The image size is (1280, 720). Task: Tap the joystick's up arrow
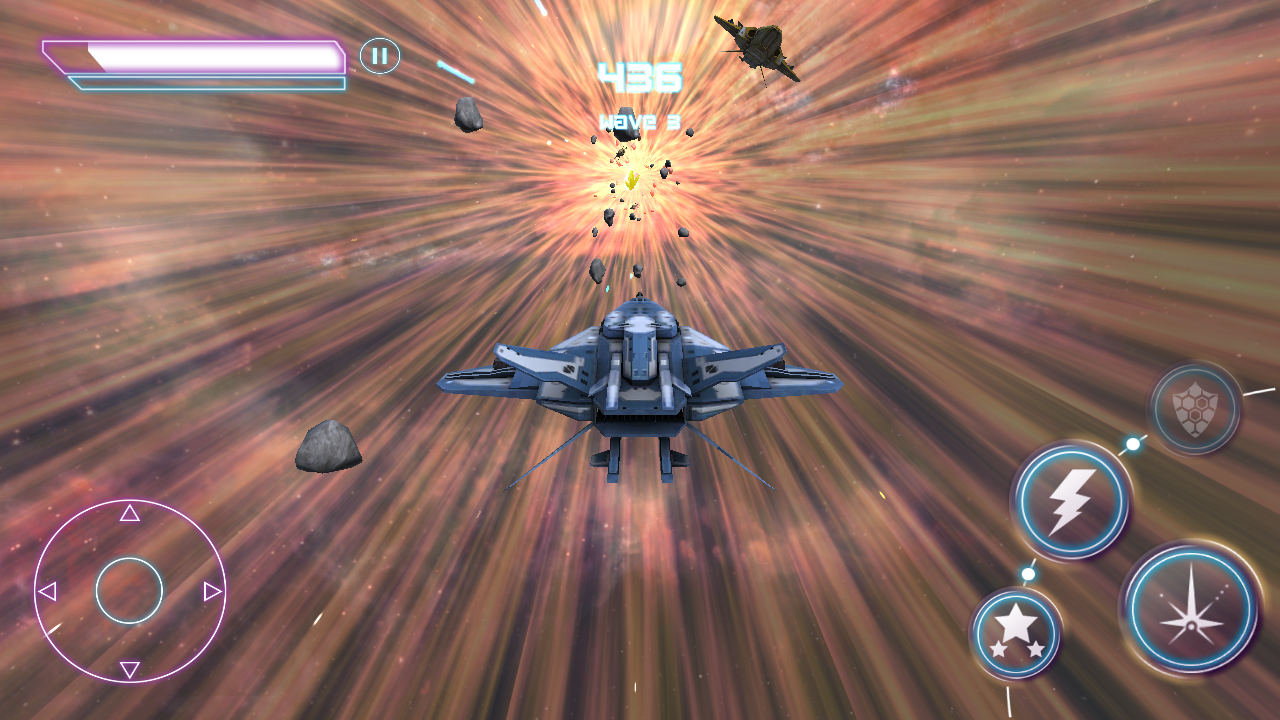pyautogui.click(x=130, y=514)
